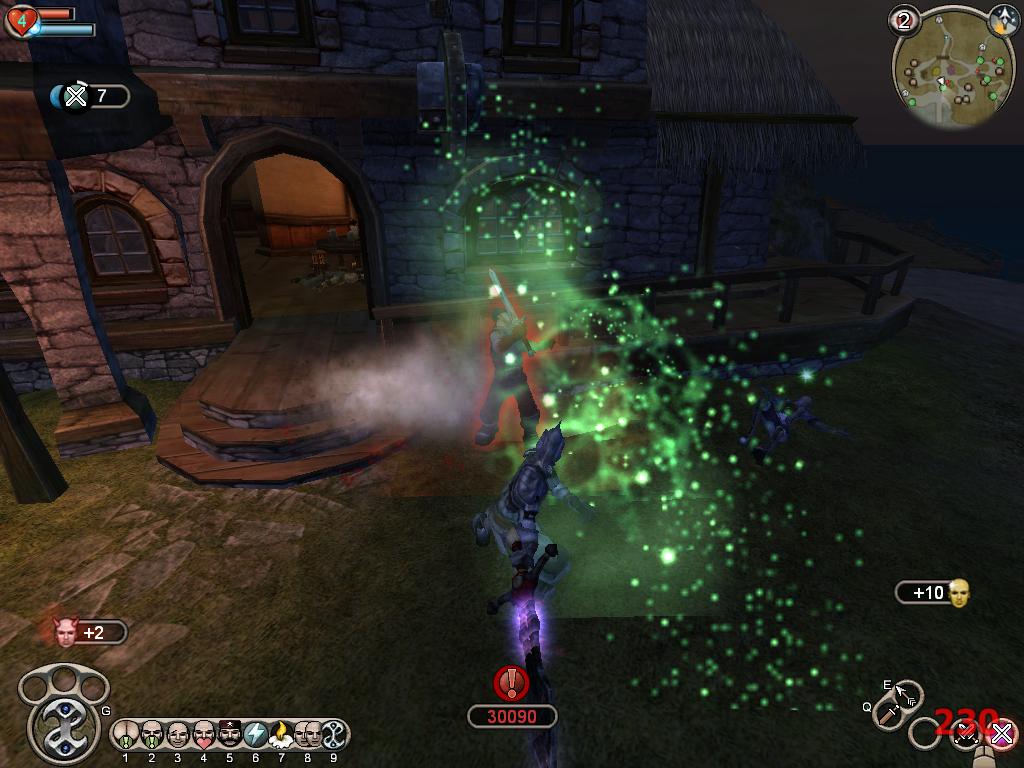Click the glowing pink X spell button

[x=1001, y=735]
